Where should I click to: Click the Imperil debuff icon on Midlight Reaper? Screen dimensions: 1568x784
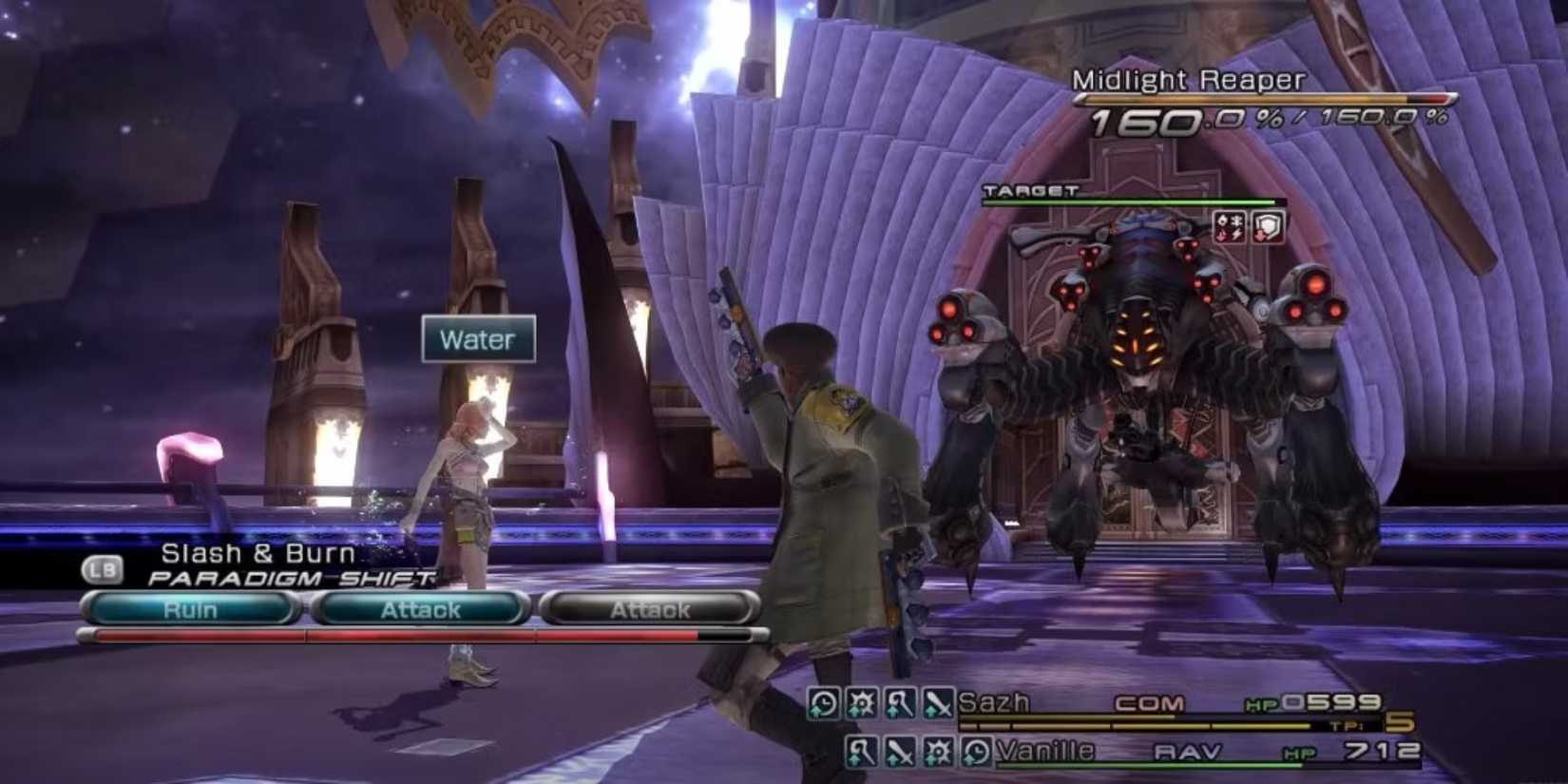tap(1231, 225)
